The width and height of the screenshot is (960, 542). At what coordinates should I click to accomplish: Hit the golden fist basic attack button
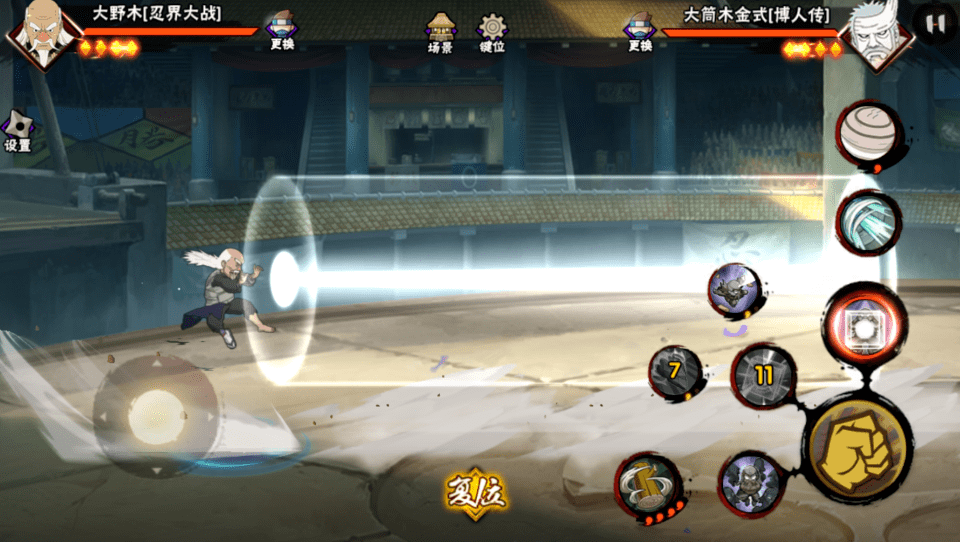(858, 442)
